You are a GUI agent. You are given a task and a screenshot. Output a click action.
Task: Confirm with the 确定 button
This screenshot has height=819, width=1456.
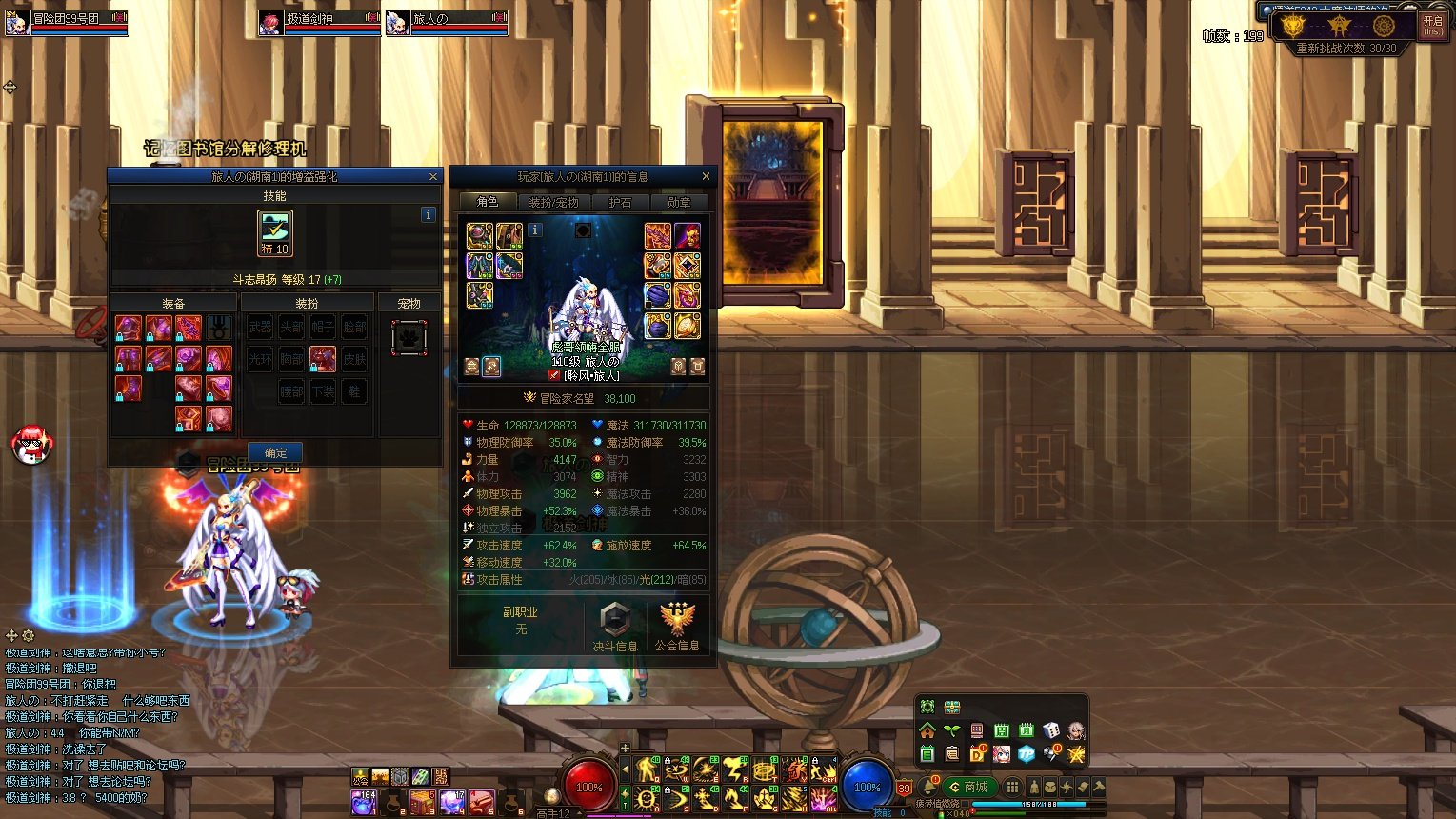275,452
